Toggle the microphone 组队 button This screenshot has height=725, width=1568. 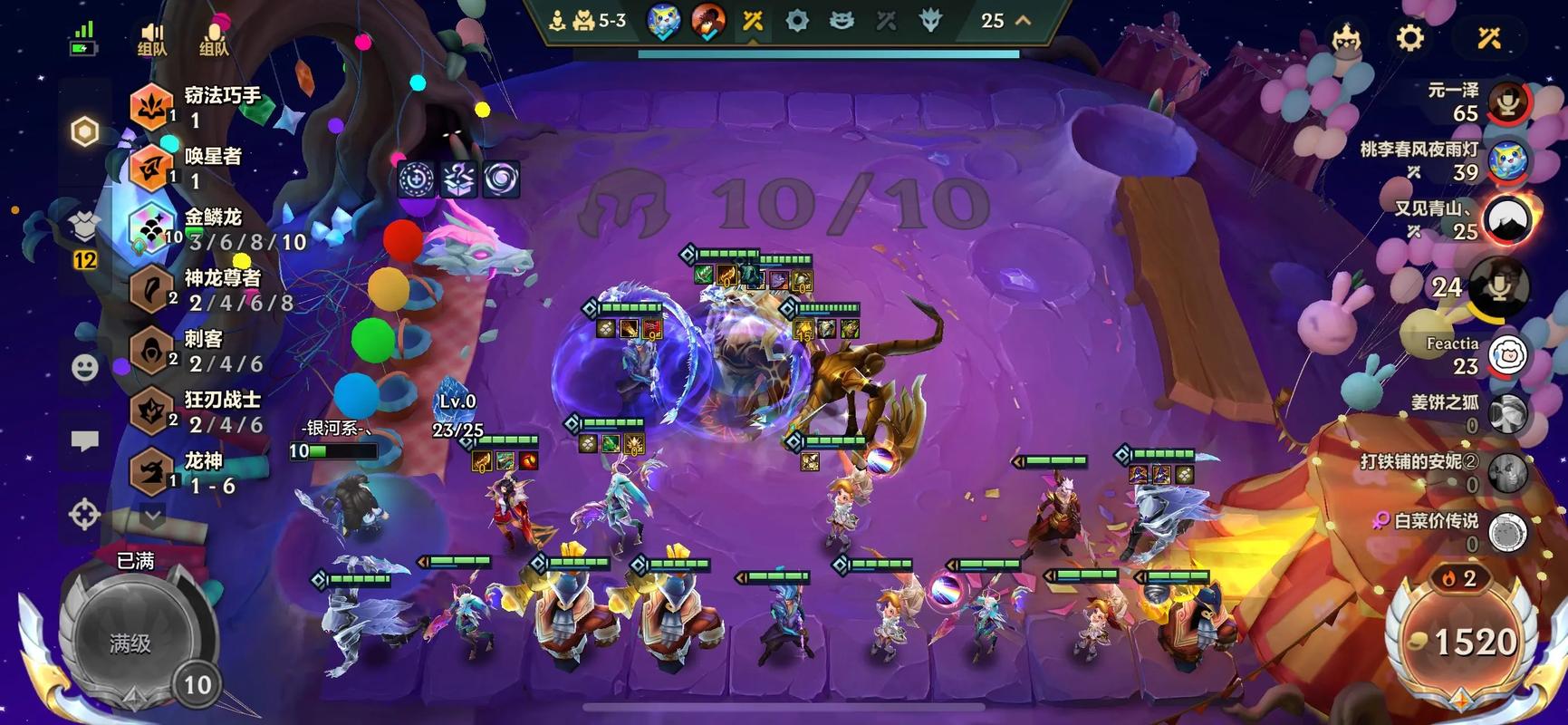(x=214, y=40)
